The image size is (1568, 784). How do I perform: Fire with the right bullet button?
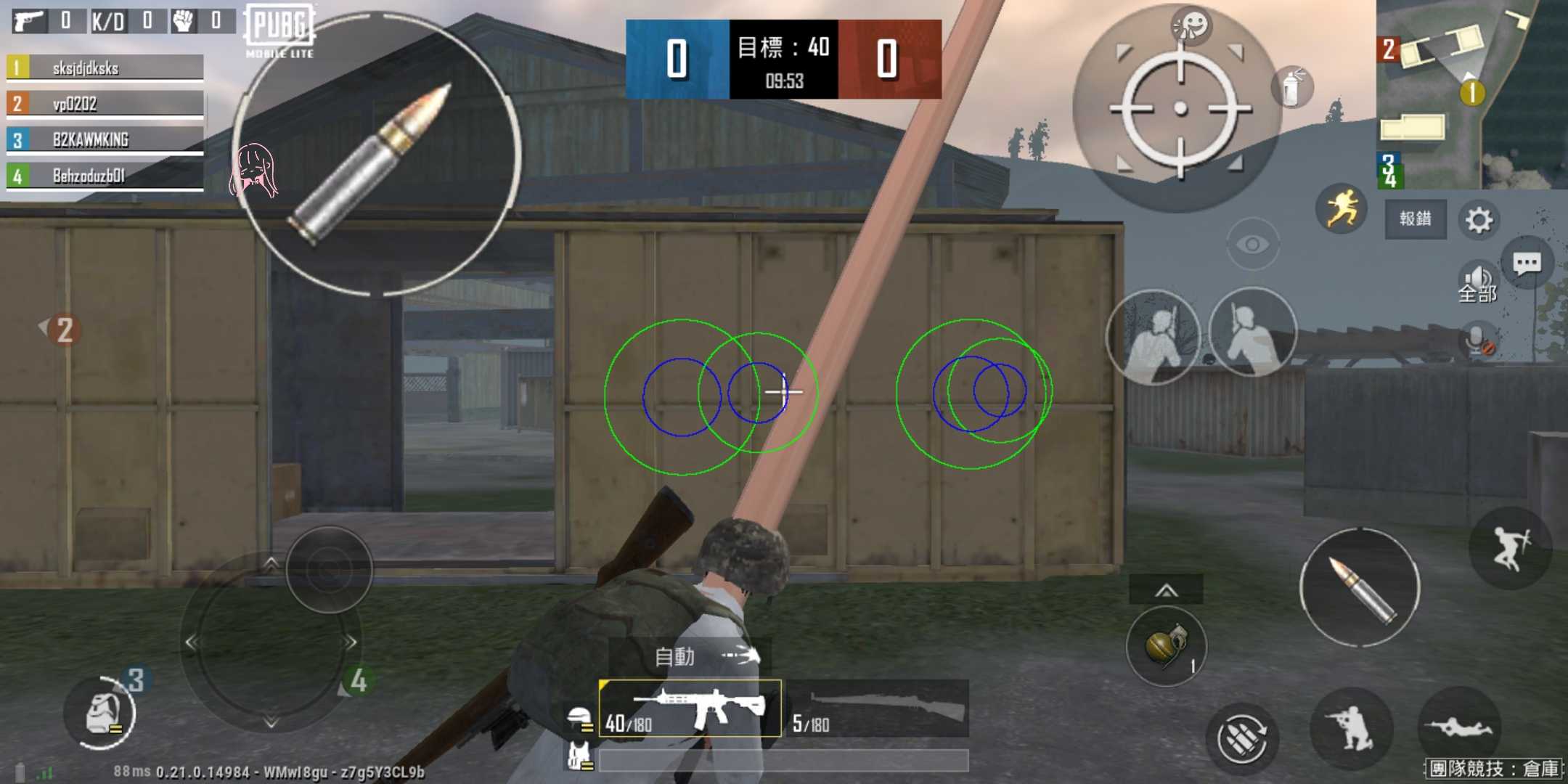1359,588
